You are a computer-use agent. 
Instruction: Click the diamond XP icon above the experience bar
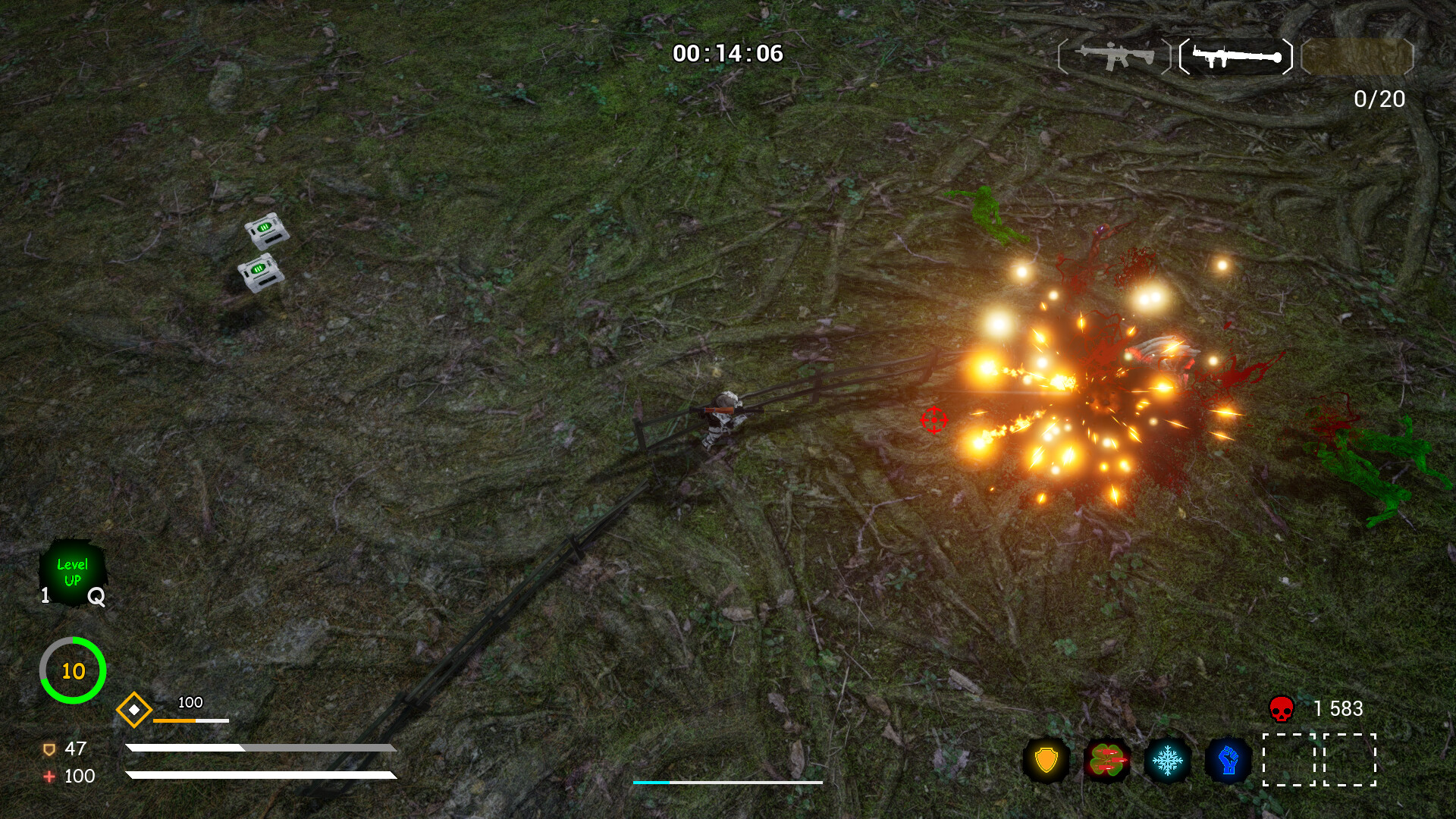135,711
